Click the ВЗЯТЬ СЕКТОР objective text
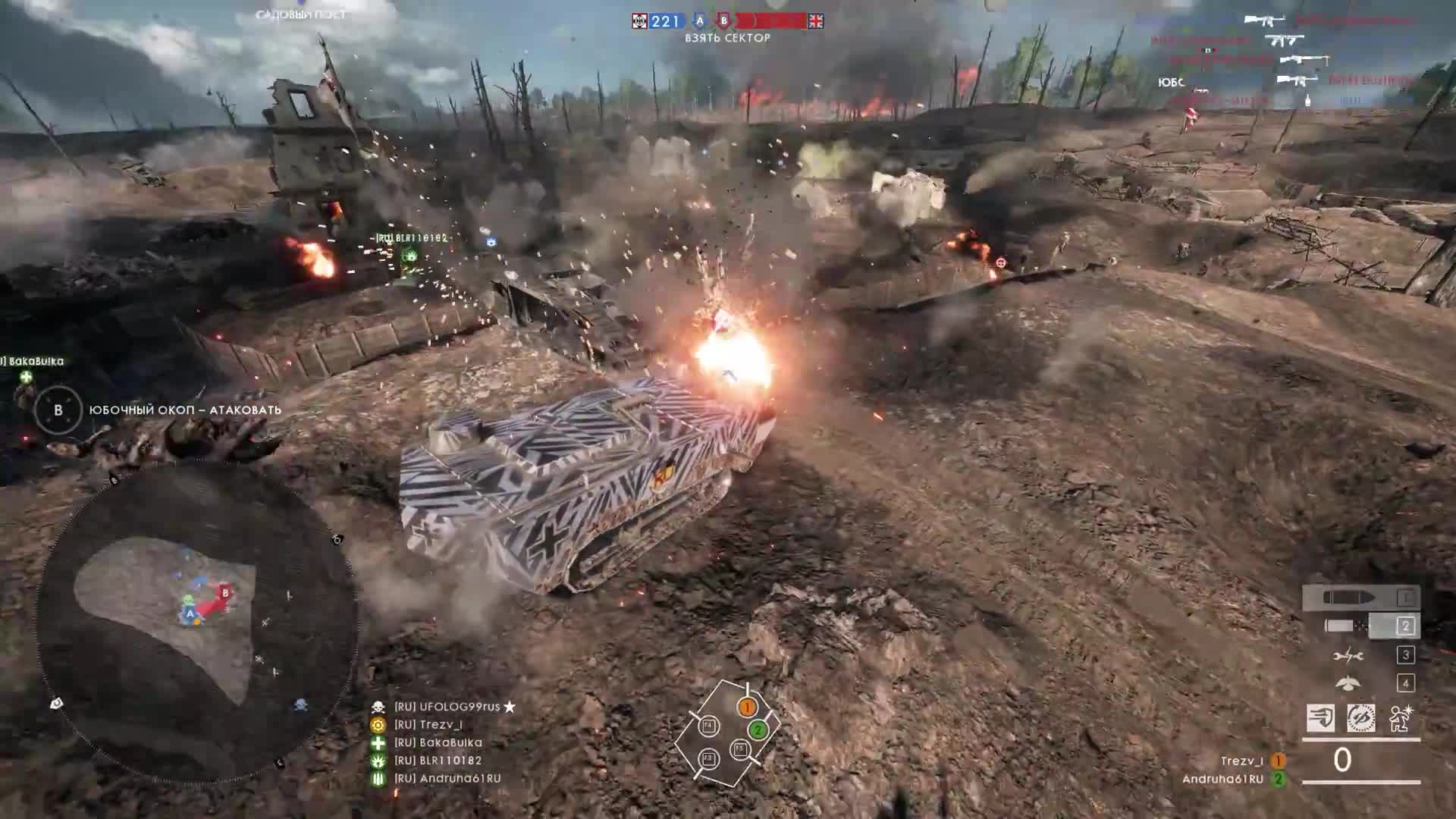This screenshot has width=1456, height=819. click(x=726, y=38)
